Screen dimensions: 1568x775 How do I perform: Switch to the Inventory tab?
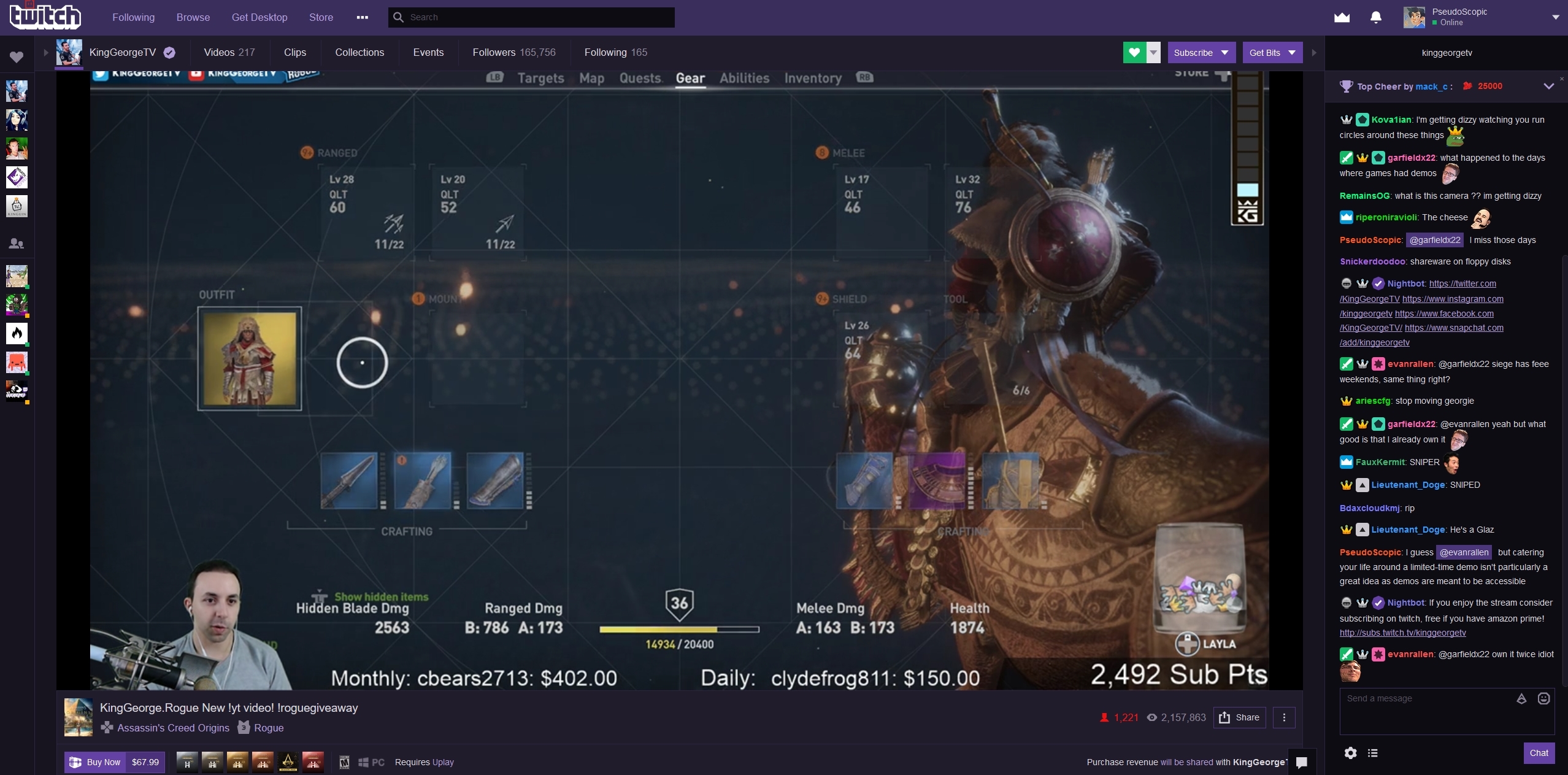tap(813, 78)
